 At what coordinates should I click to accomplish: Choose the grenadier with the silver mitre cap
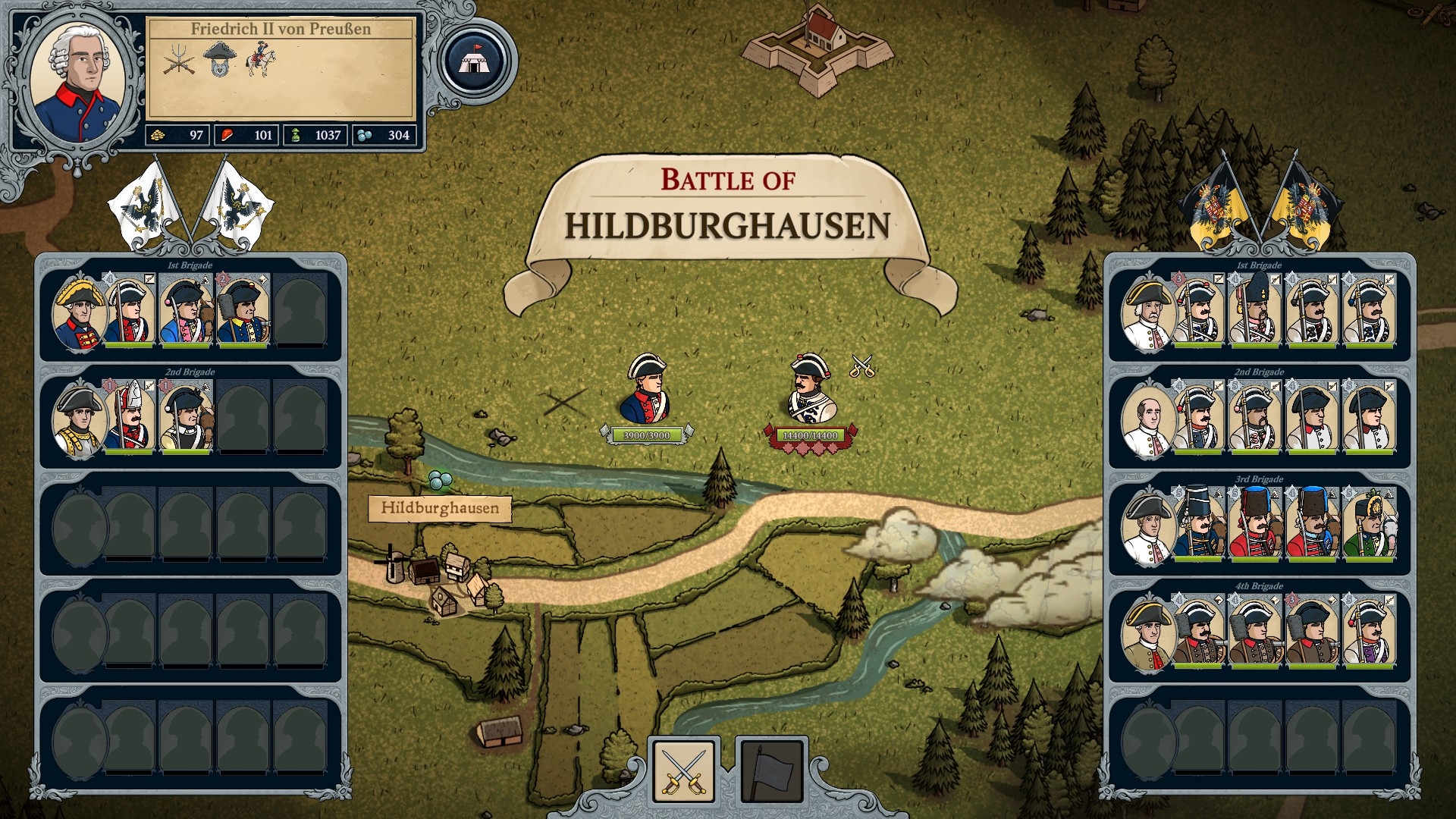tap(130, 419)
